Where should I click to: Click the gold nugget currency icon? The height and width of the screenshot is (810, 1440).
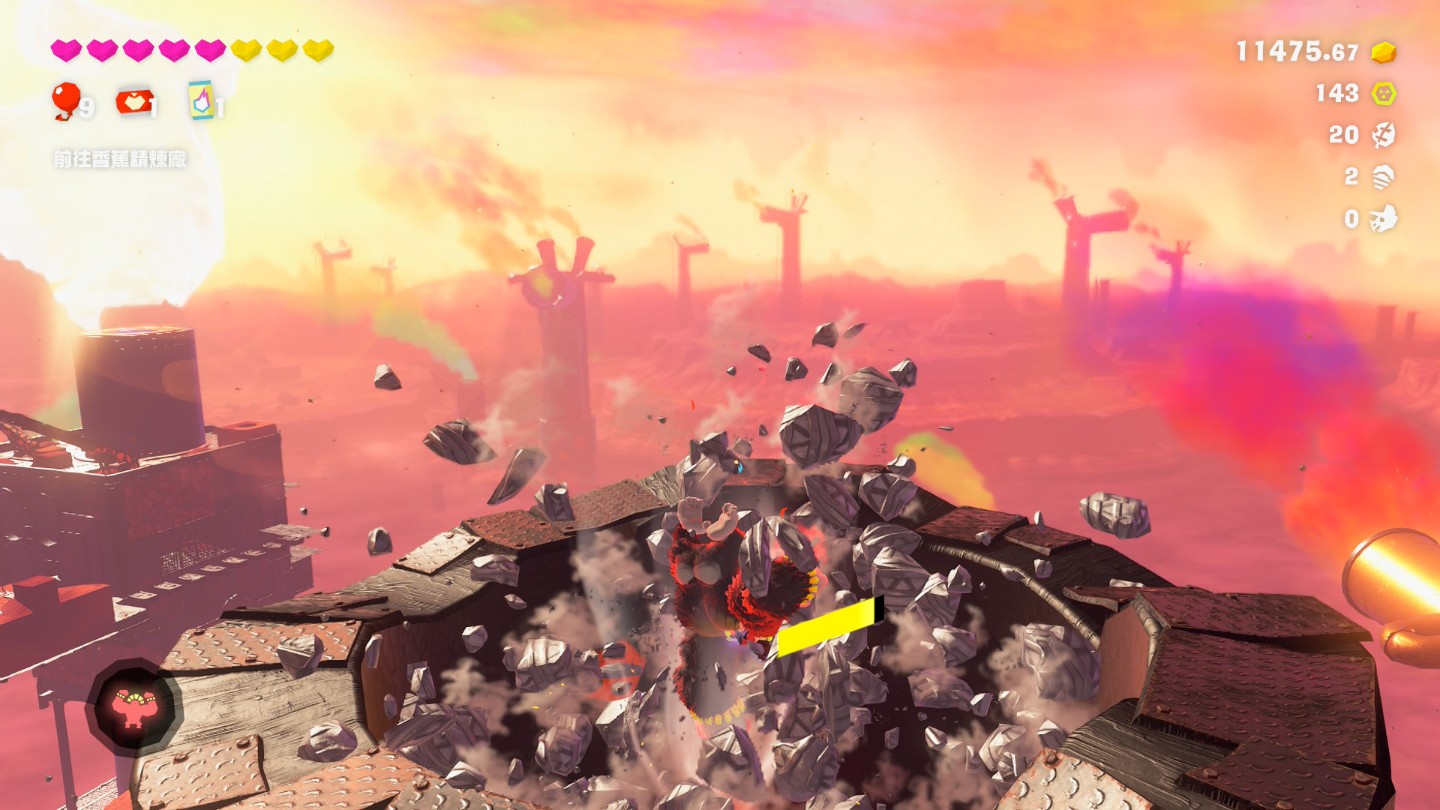pos(1383,52)
